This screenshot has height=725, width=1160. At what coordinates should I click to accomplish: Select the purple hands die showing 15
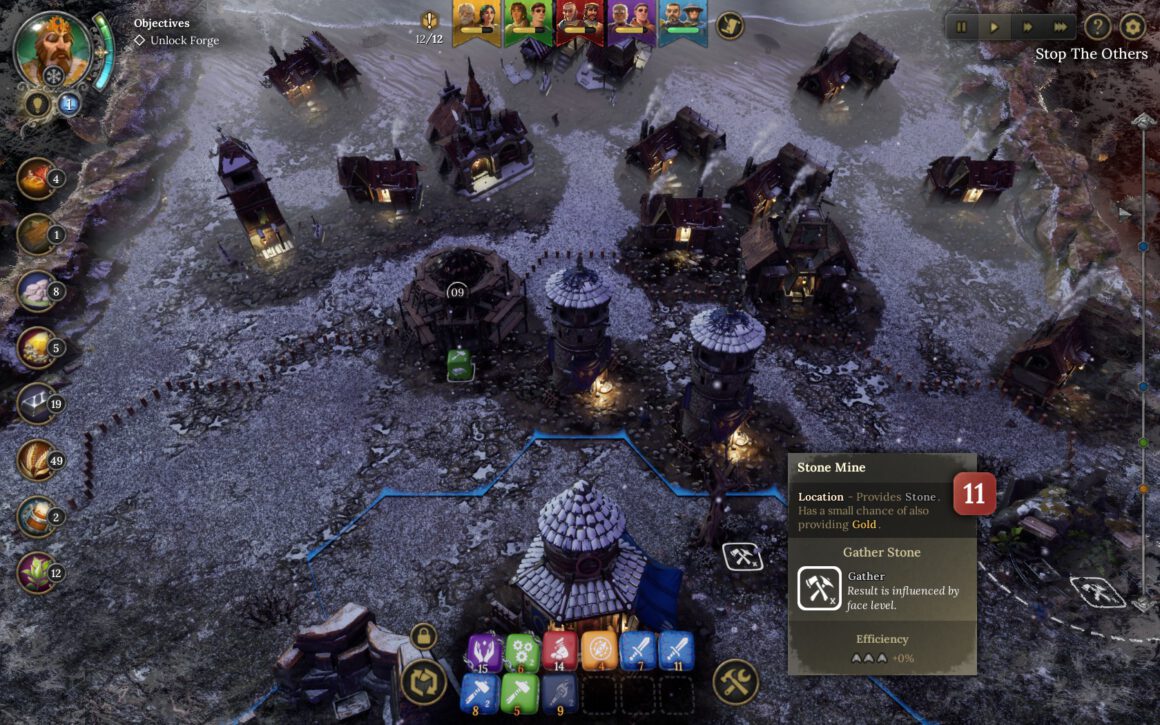point(484,652)
